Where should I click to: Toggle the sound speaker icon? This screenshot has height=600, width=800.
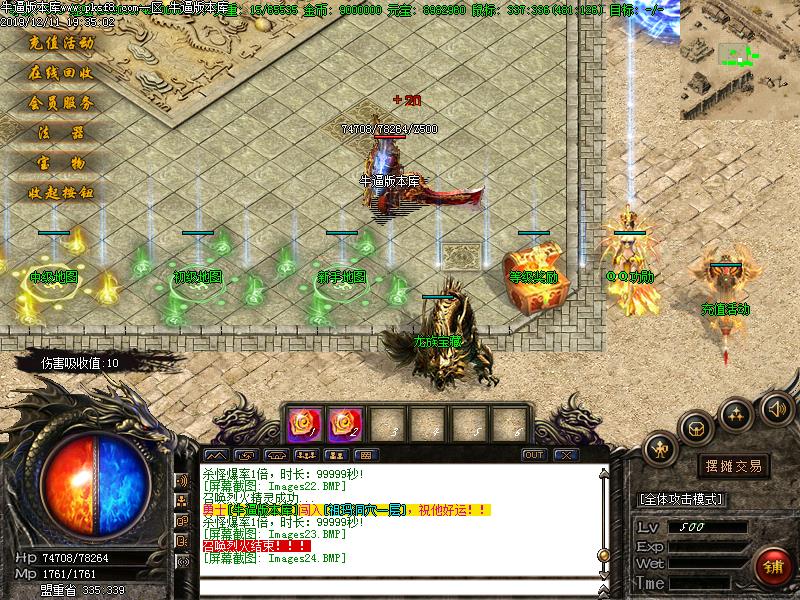pyautogui.click(x=776, y=408)
